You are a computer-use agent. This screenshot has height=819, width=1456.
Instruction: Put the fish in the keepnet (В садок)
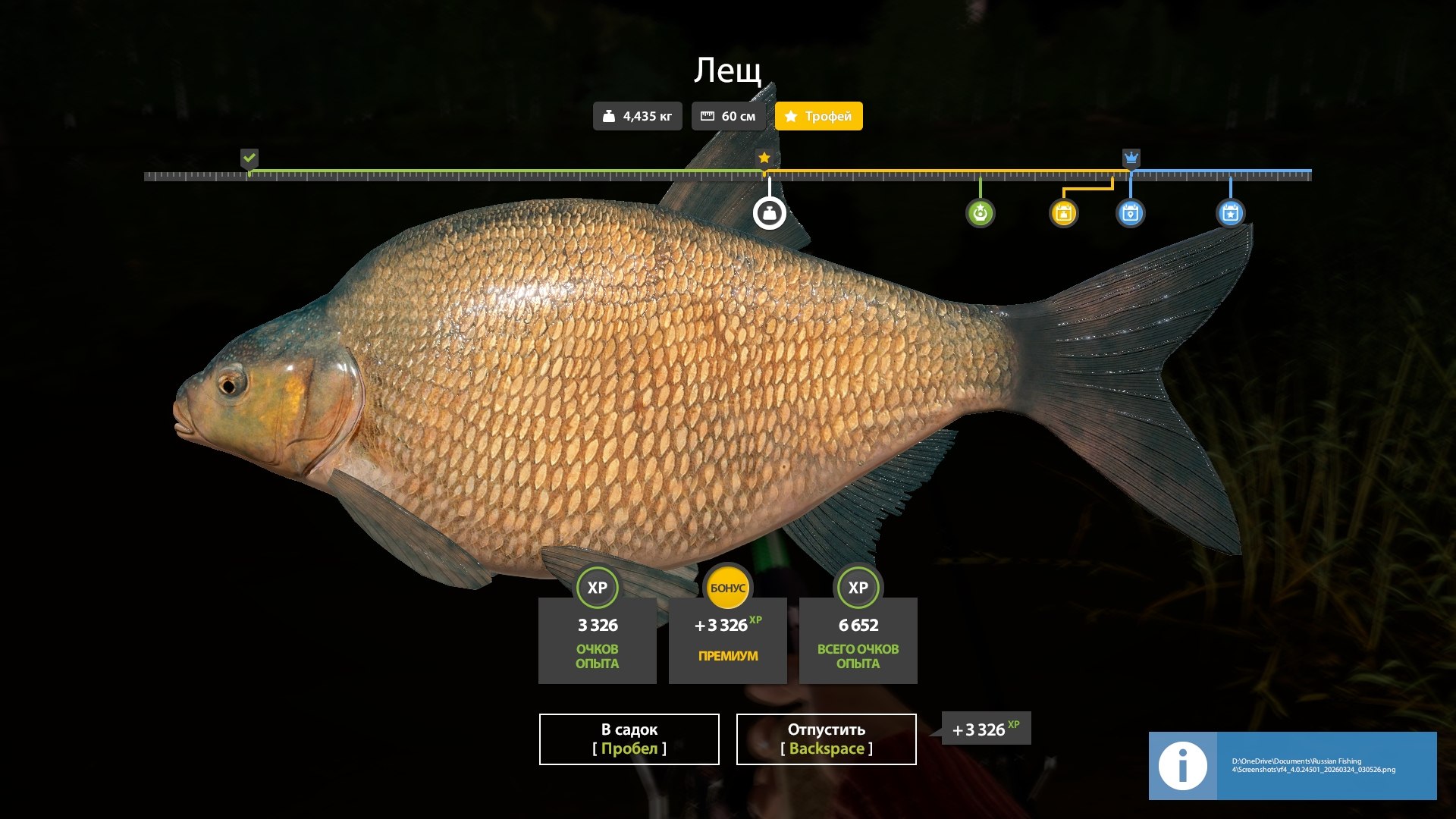pos(629,739)
